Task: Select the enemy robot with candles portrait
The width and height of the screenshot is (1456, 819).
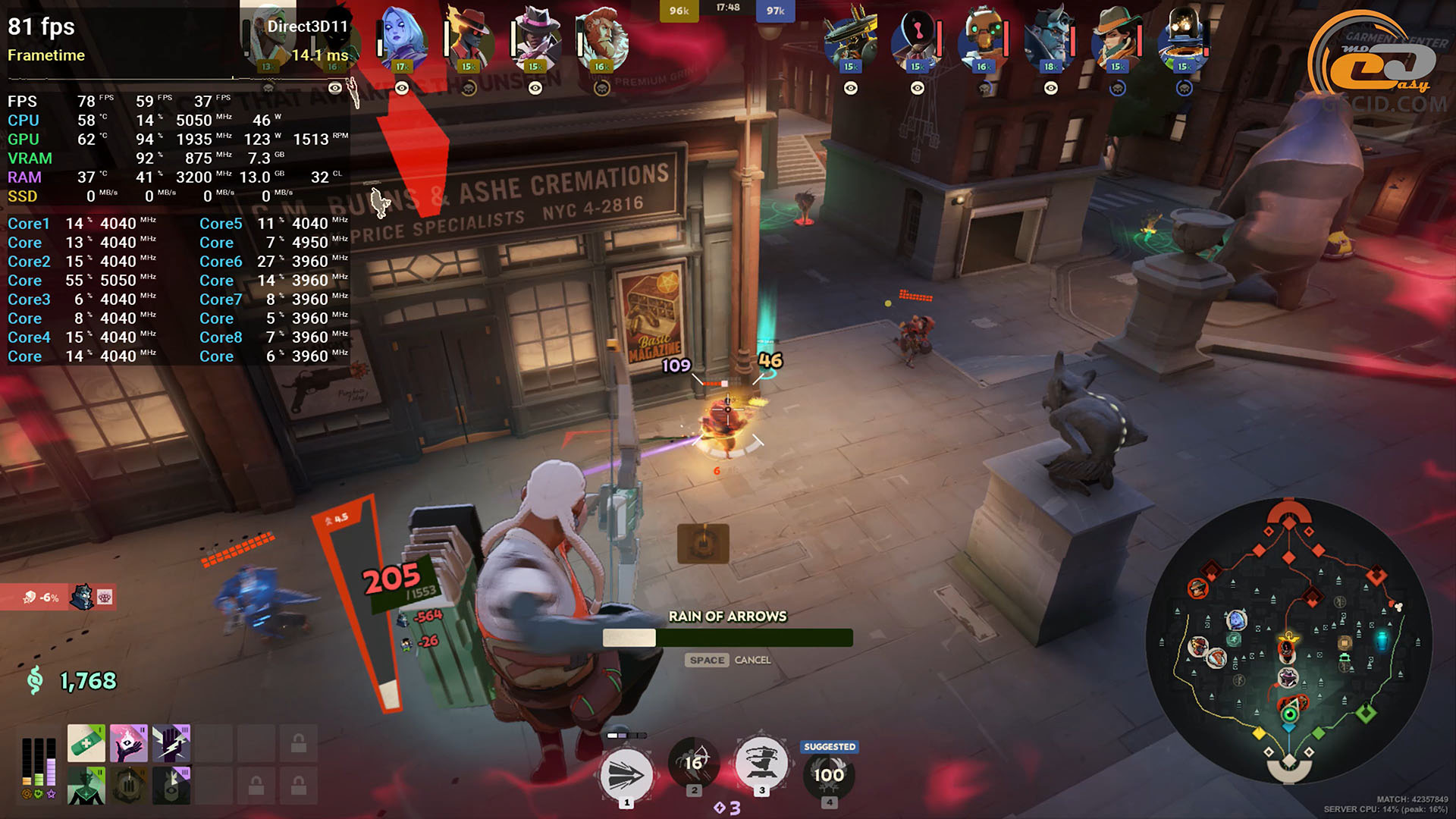Action: click(850, 38)
